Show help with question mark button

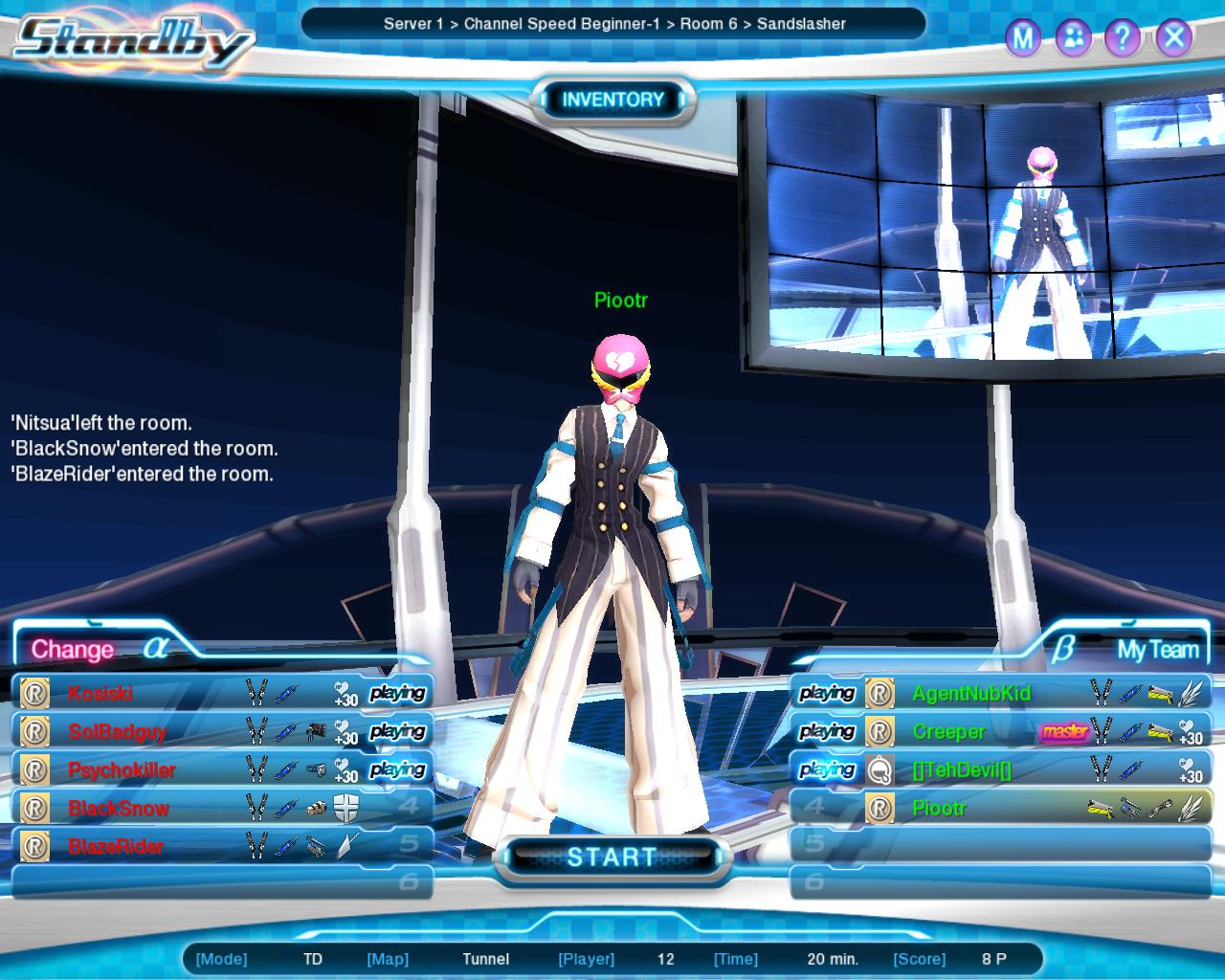coord(1122,38)
